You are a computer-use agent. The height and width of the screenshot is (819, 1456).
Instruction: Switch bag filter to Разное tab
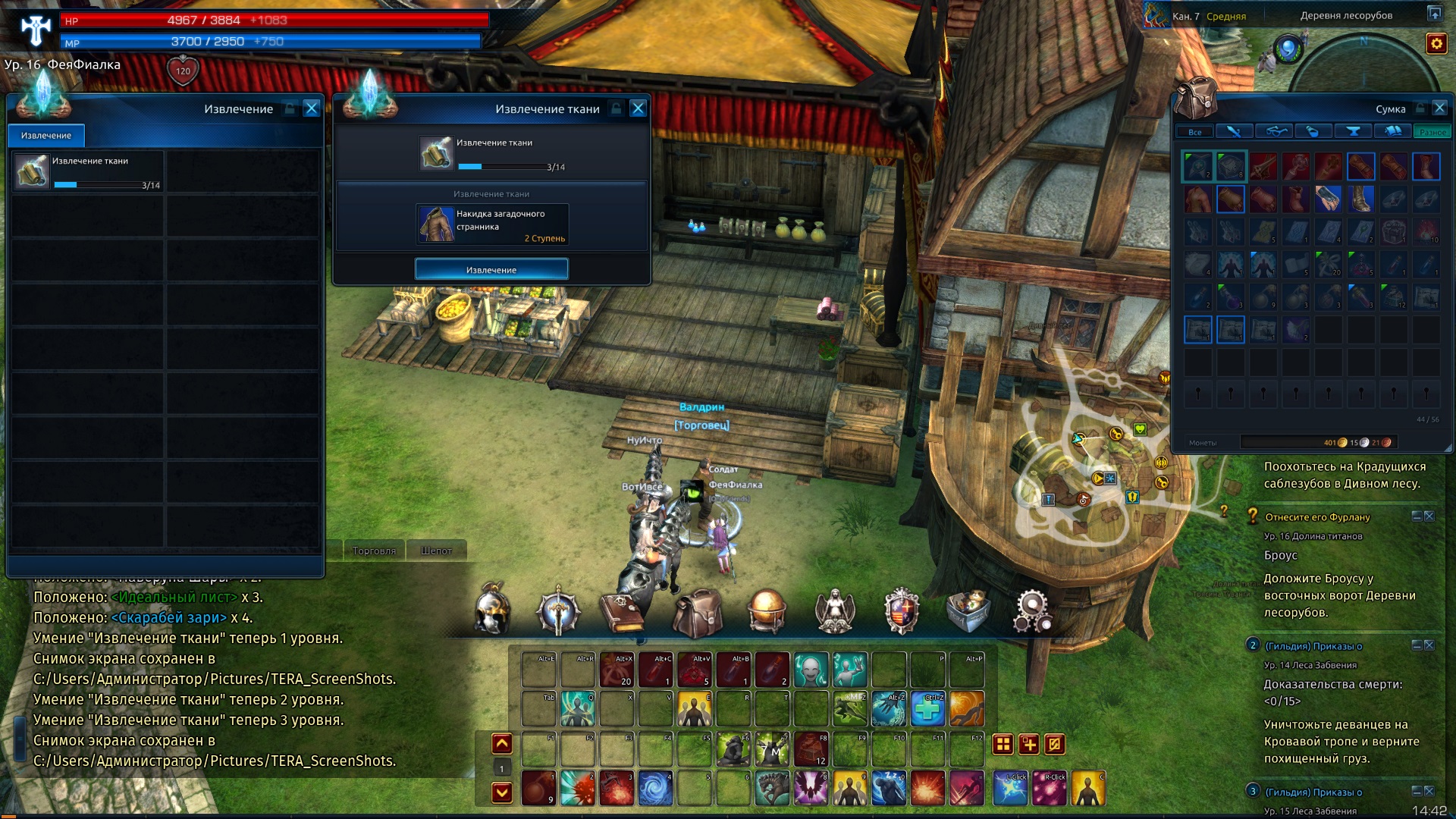coord(1432,132)
